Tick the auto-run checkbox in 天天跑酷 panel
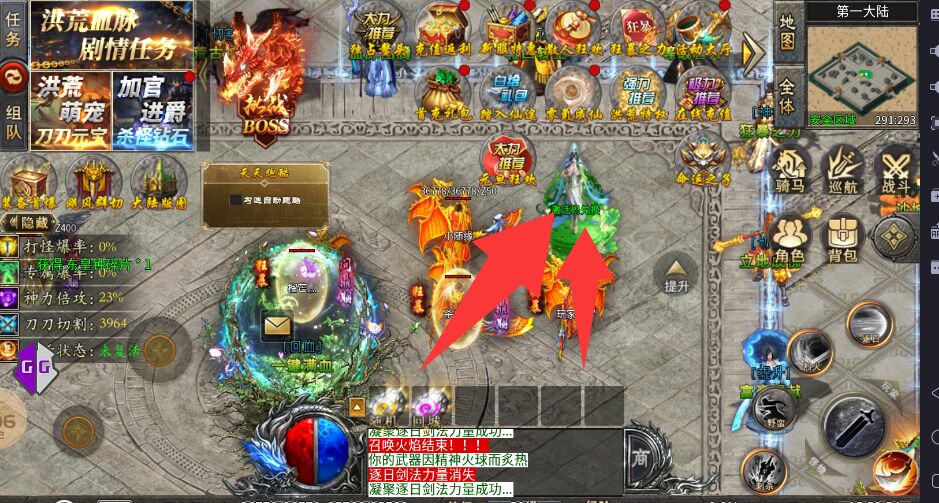Image resolution: width=939 pixels, height=503 pixels. [220, 200]
